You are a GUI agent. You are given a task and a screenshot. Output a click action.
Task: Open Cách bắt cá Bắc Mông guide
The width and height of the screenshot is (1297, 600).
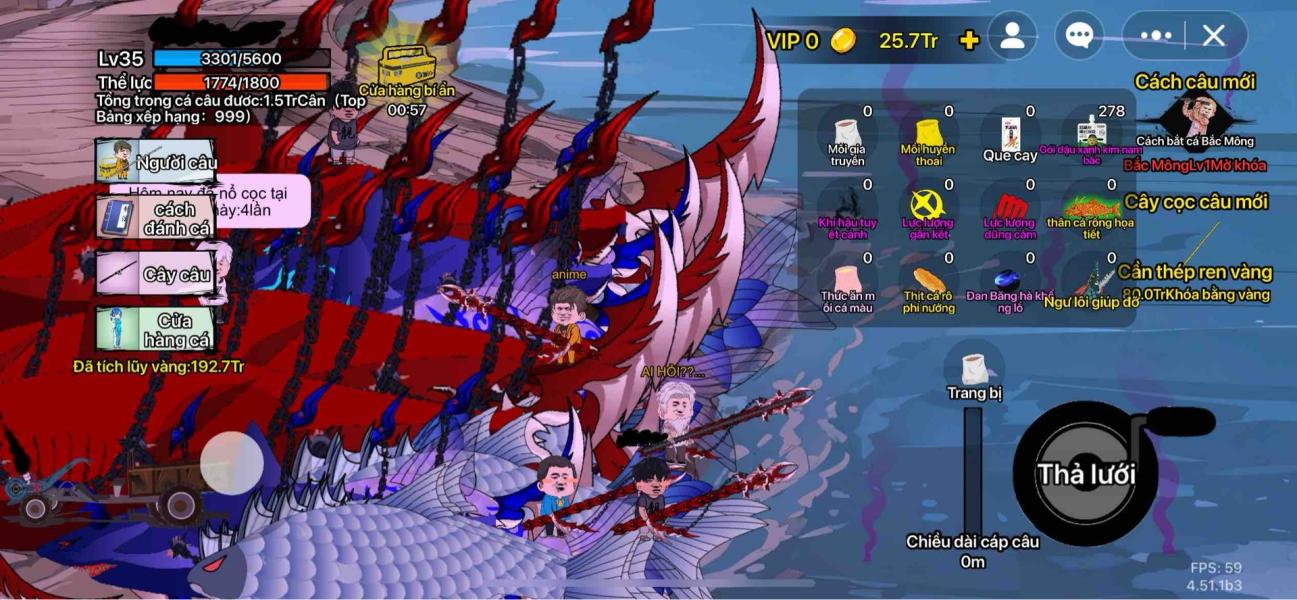pyautogui.click(x=1195, y=118)
